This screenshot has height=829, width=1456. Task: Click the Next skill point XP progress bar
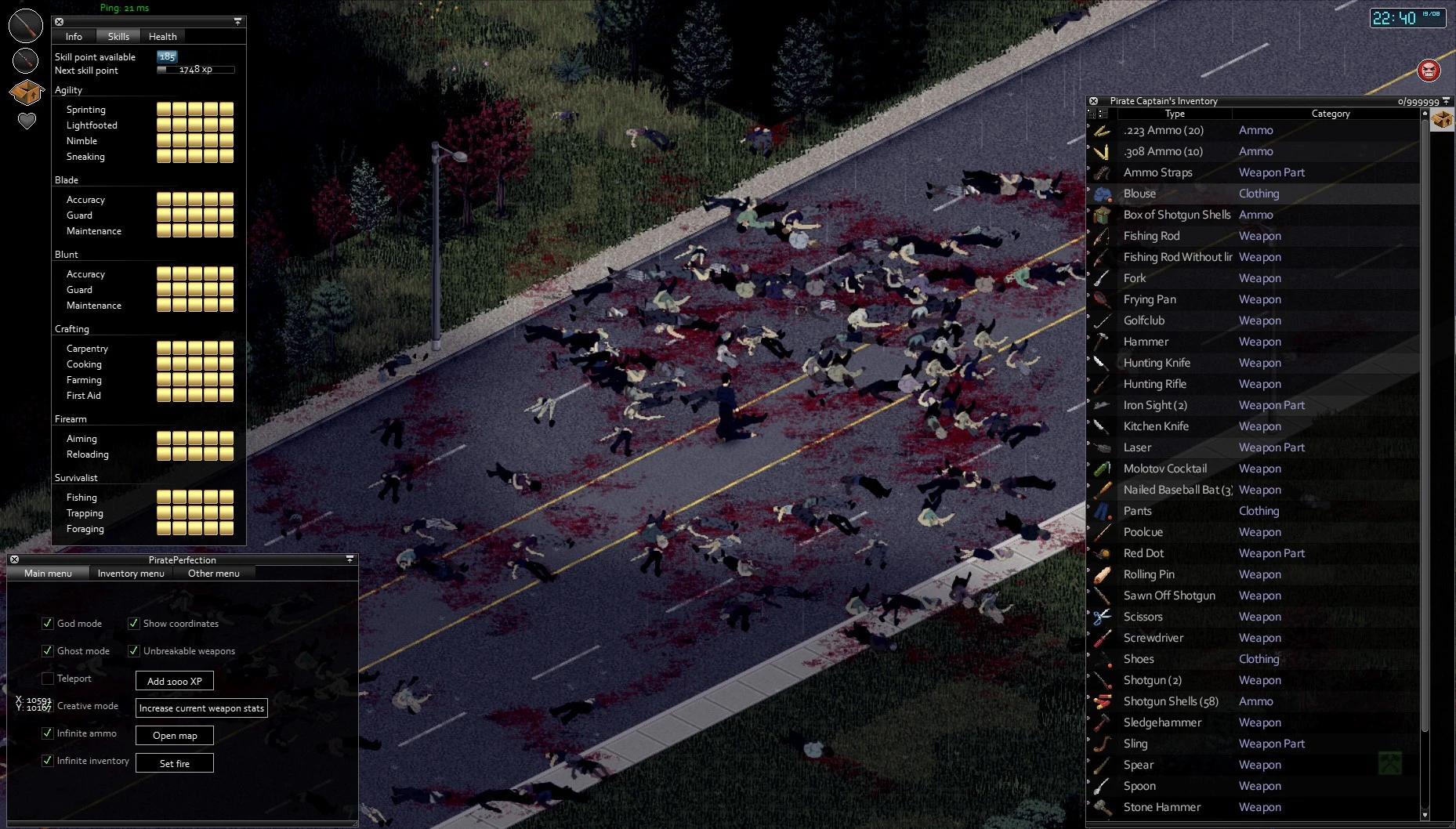[196, 69]
